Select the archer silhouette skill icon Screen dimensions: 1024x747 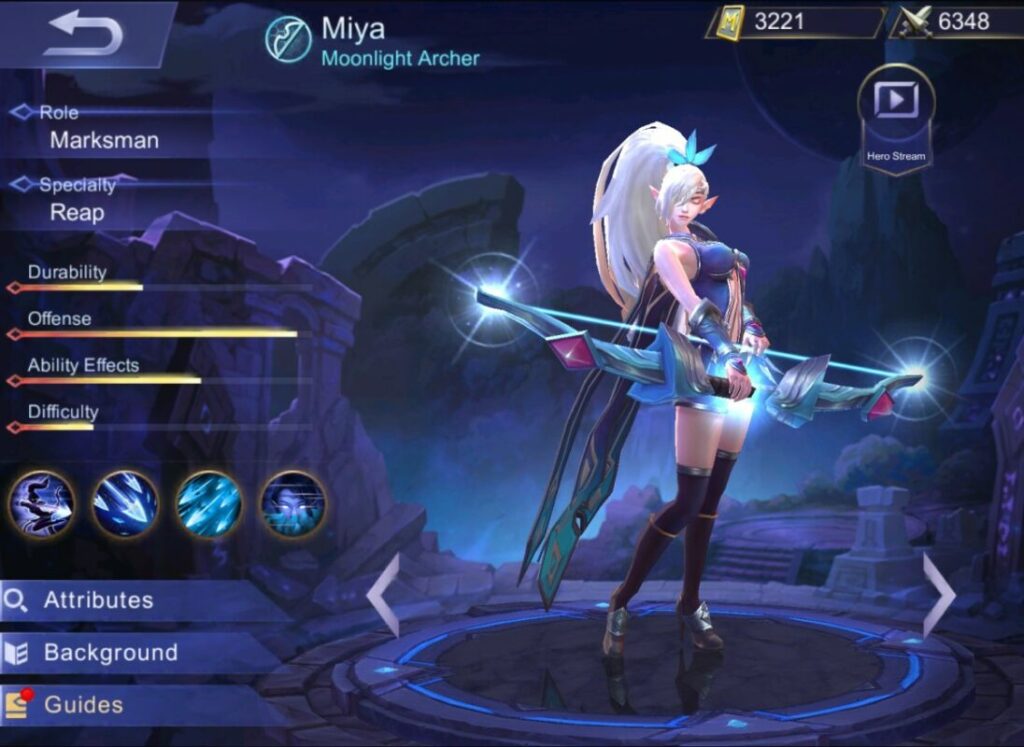pyautogui.click(x=42, y=504)
